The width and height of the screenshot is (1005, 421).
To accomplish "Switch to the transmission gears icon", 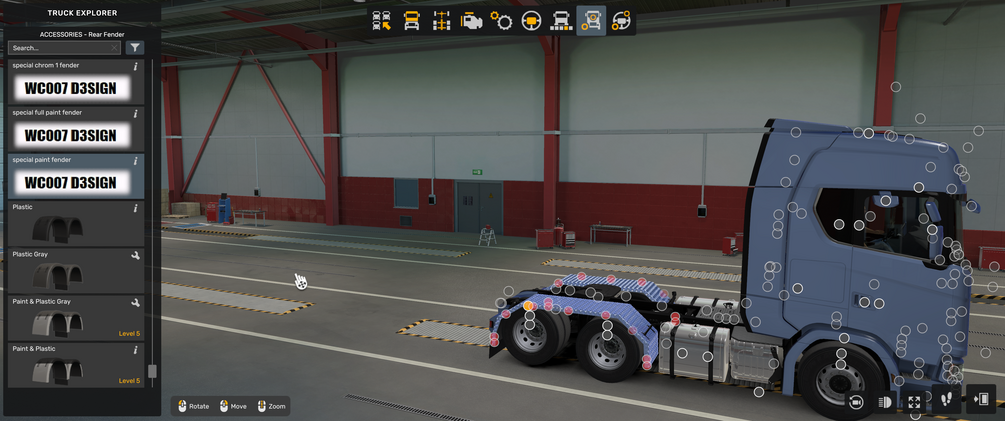I will coord(501,21).
